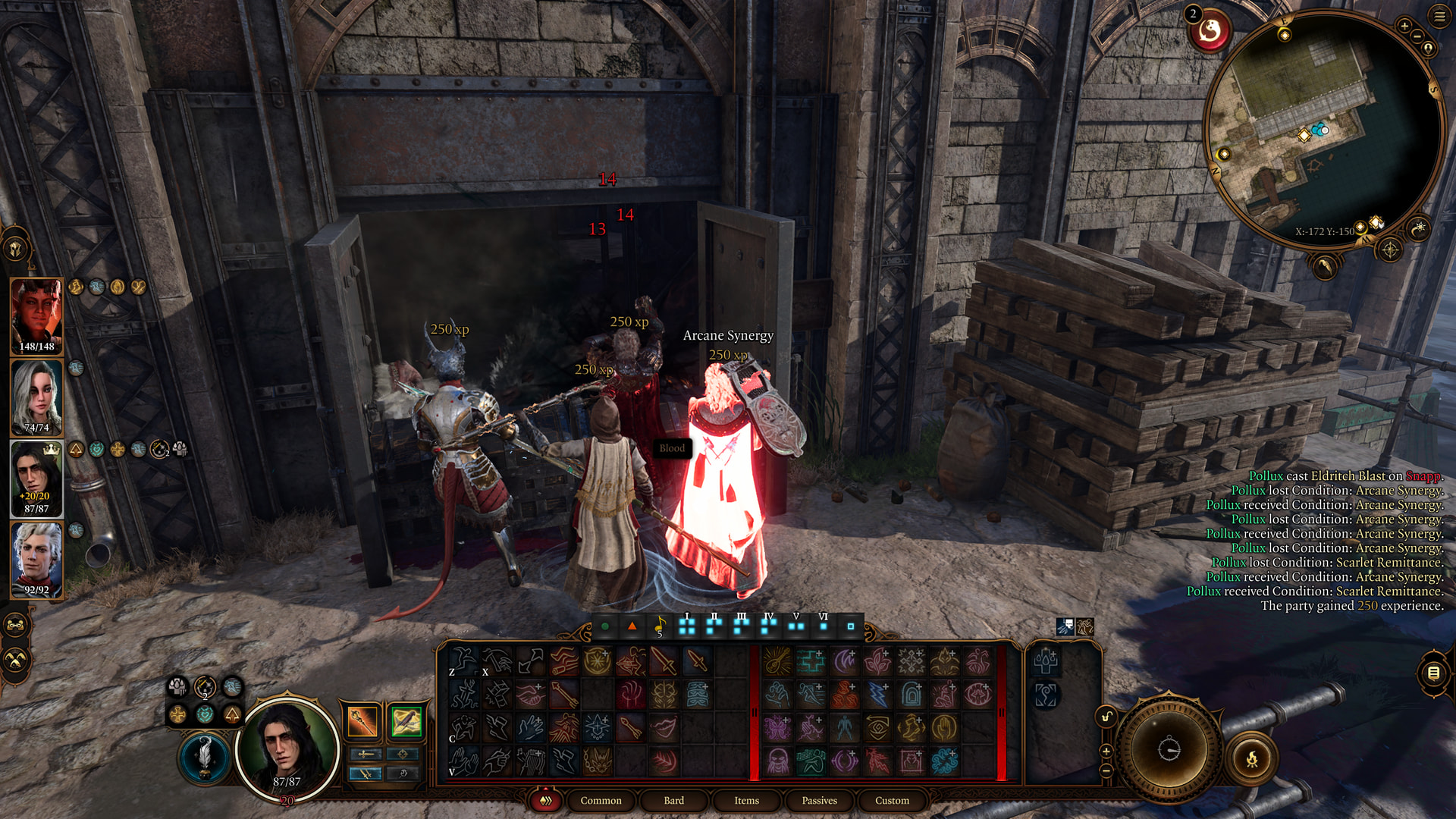Open the main menu hamburger button
The width and height of the screenshot is (1456, 819).
1439,17
